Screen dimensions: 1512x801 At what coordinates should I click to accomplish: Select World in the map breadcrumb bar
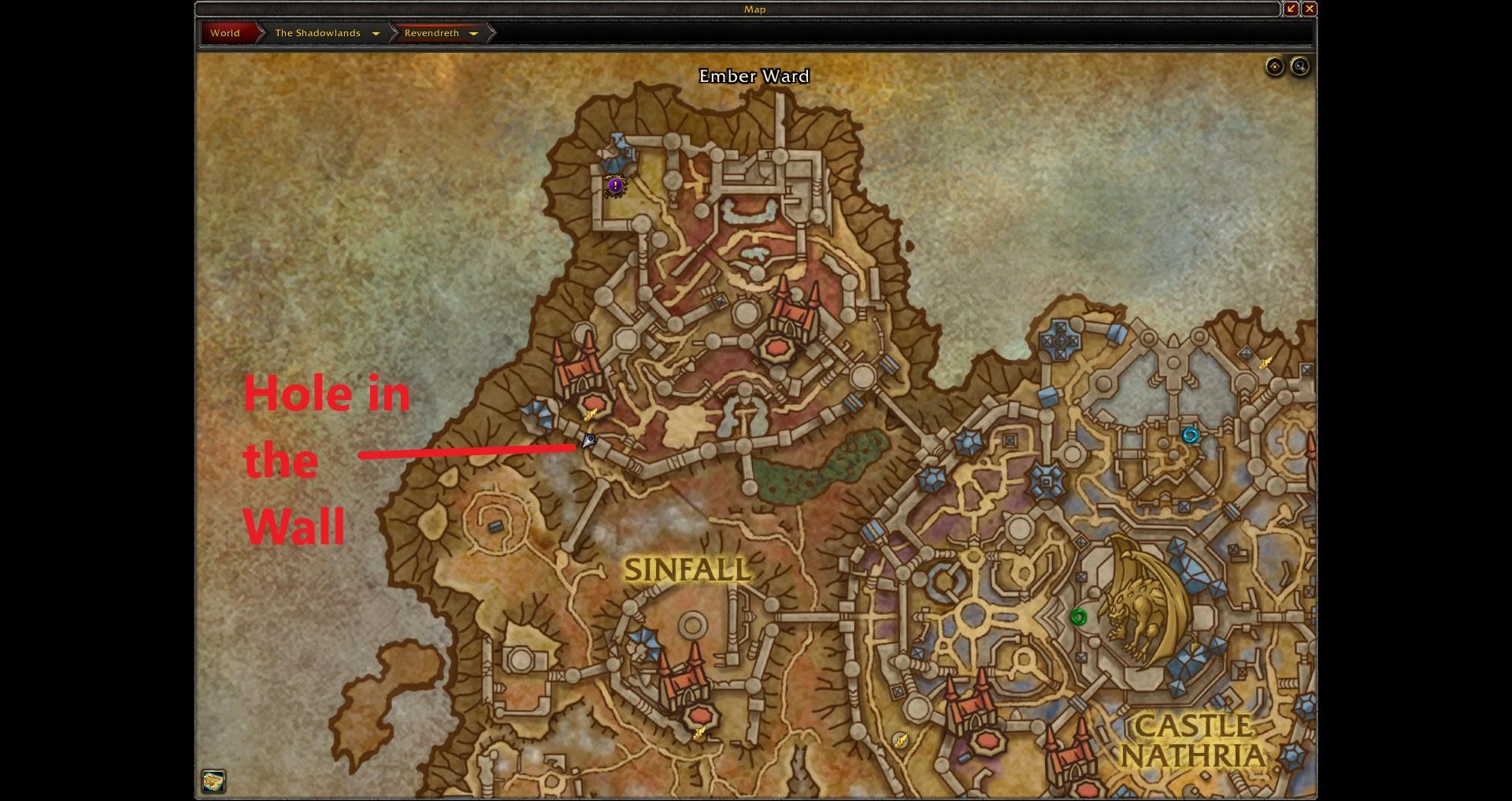pyautogui.click(x=225, y=33)
